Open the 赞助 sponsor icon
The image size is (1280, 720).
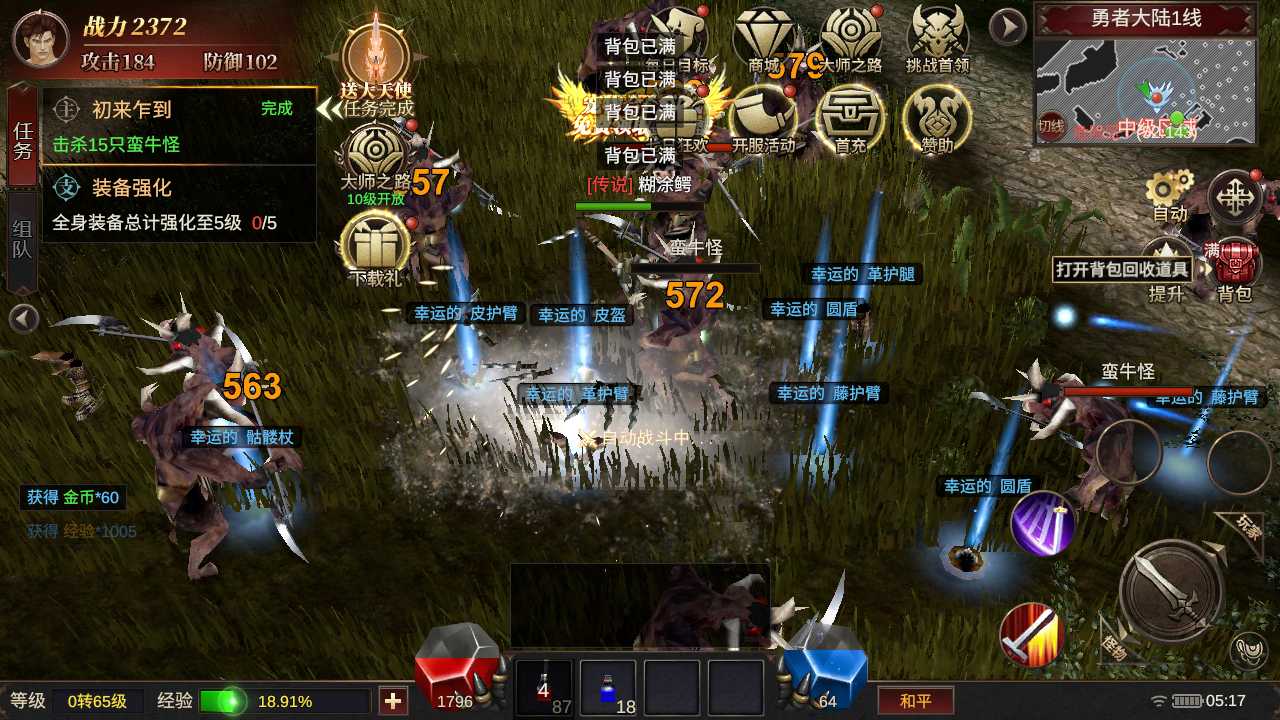936,118
